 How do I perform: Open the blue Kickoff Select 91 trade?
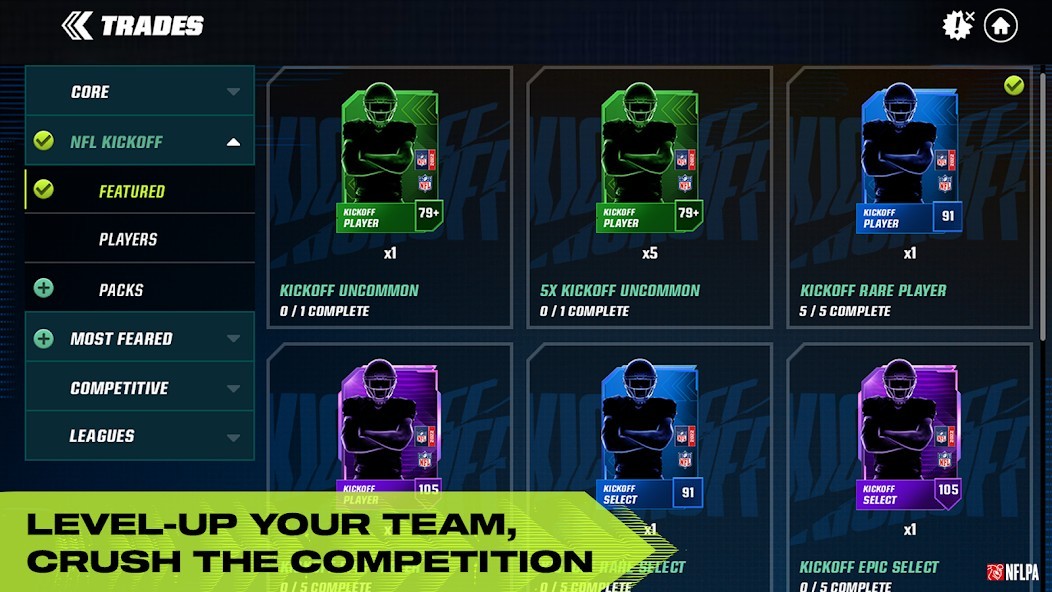pos(650,440)
